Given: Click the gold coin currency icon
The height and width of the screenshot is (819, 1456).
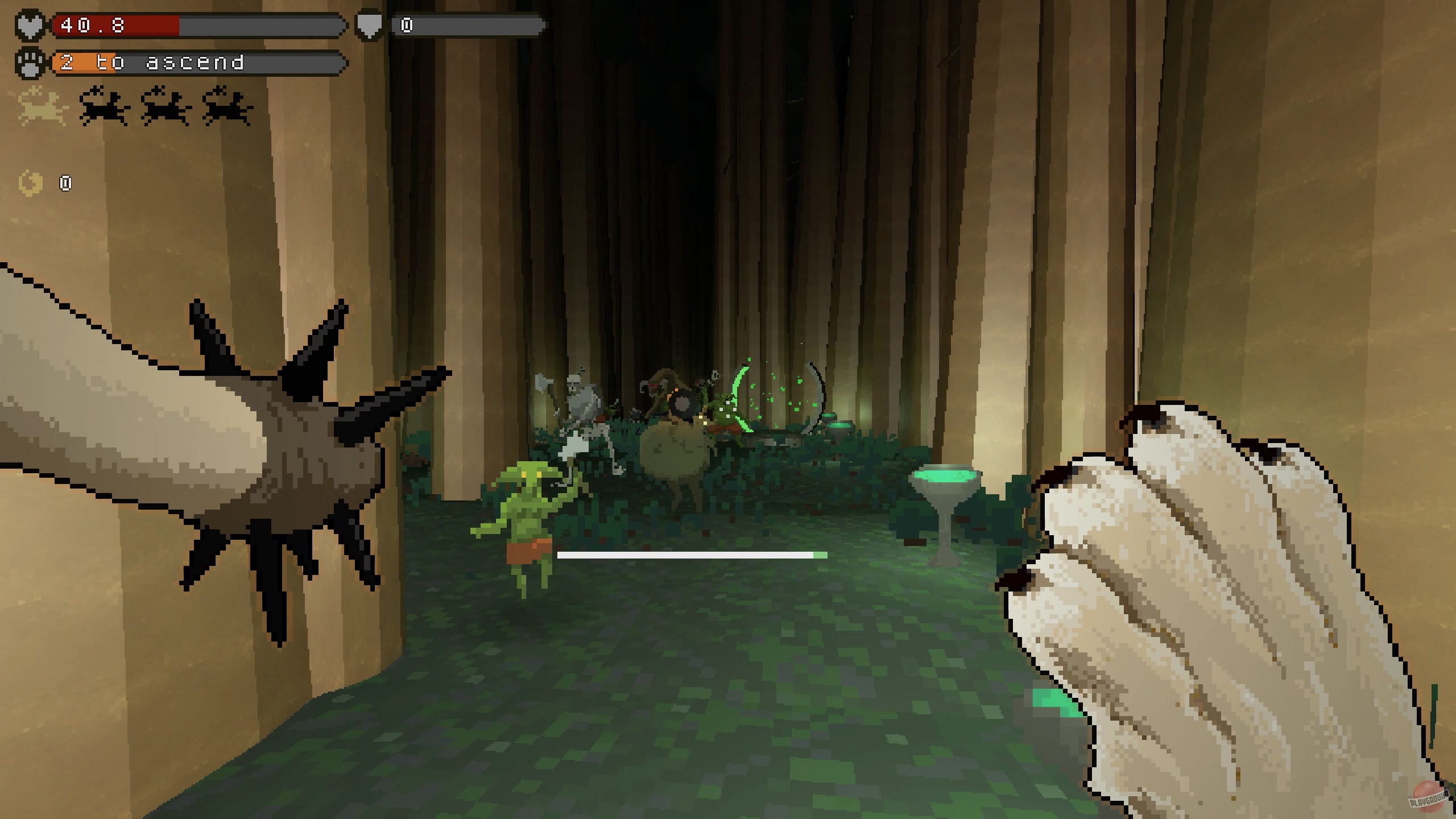Looking at the screenshot, I should [x=30, y=183].
